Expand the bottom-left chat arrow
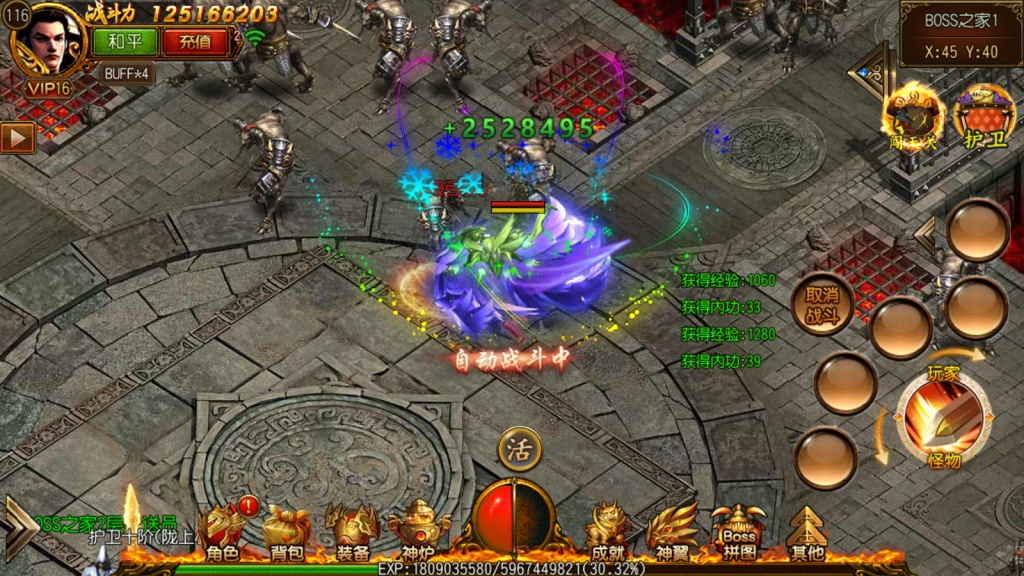The width and height of the screenshot is (1024, 576). pos(20,520)
